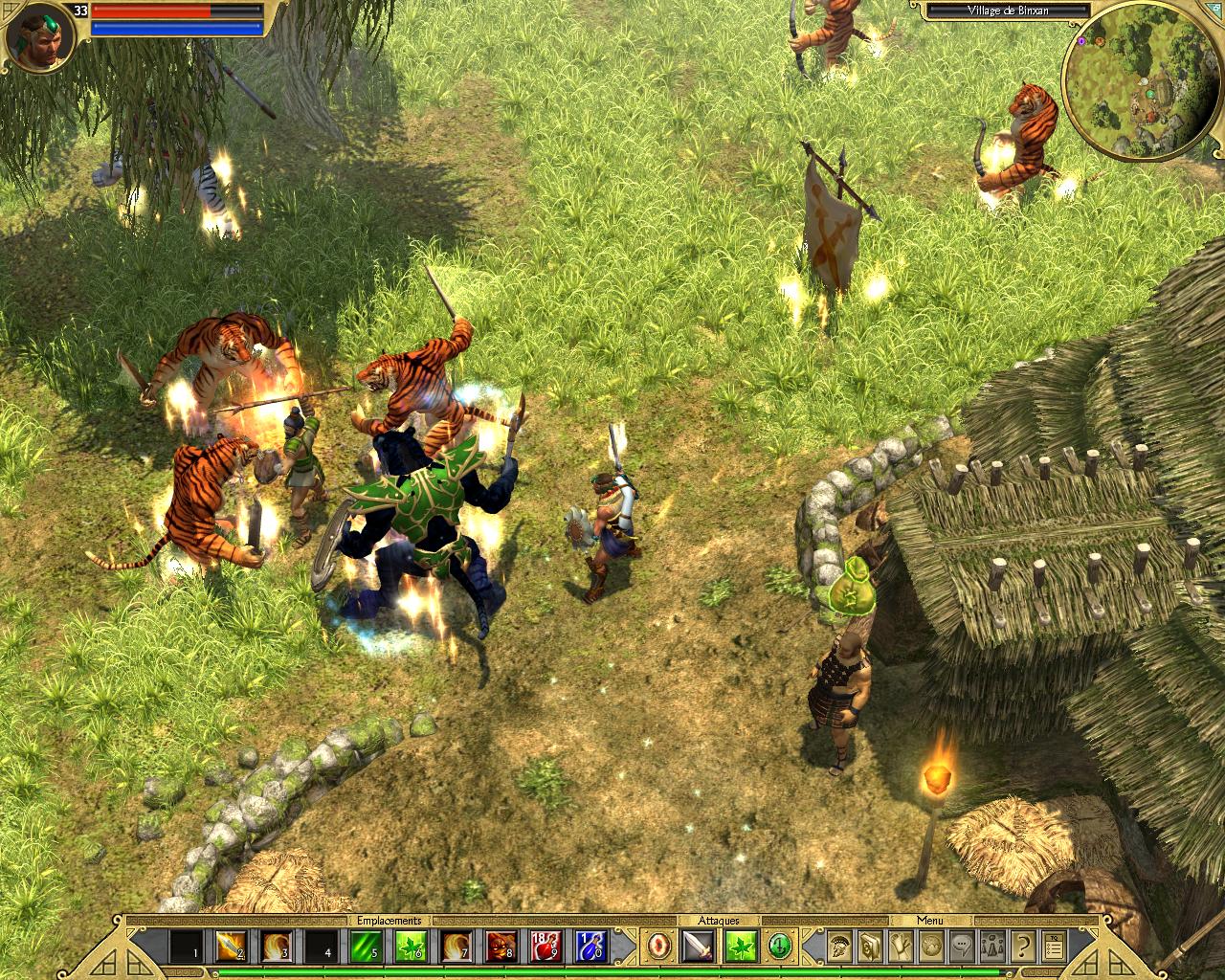This screenshot has height=980, width=1225.
Task: Open the red portal stone button
Action: [659, 947]
